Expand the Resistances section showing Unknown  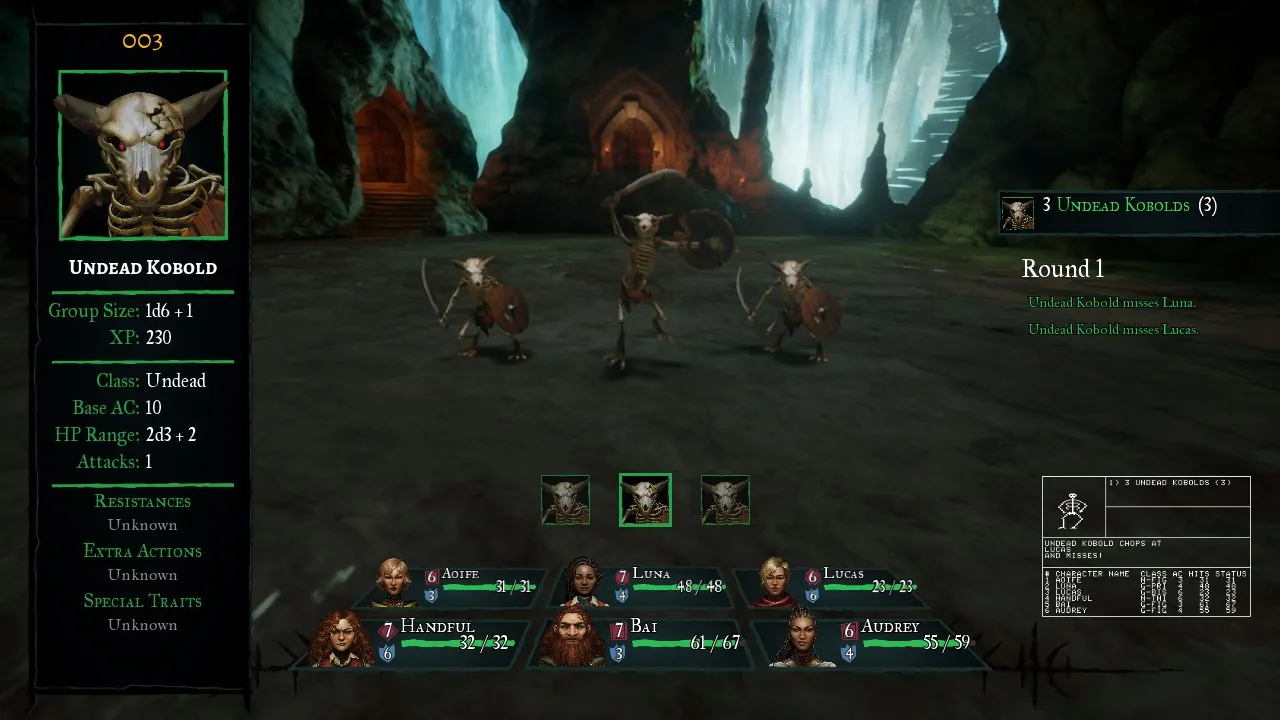point(142,501)
